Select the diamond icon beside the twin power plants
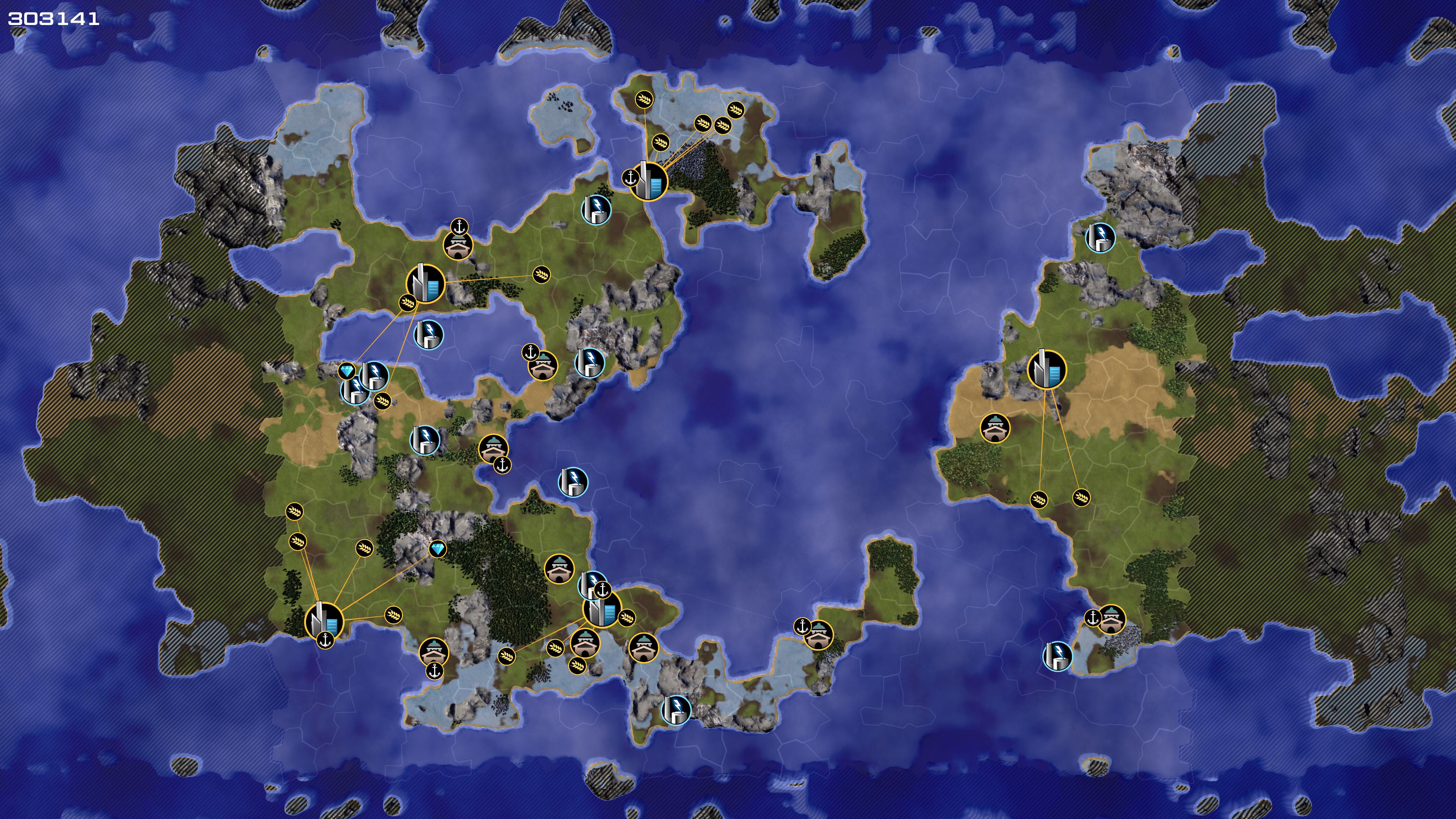 click(347, 371)
